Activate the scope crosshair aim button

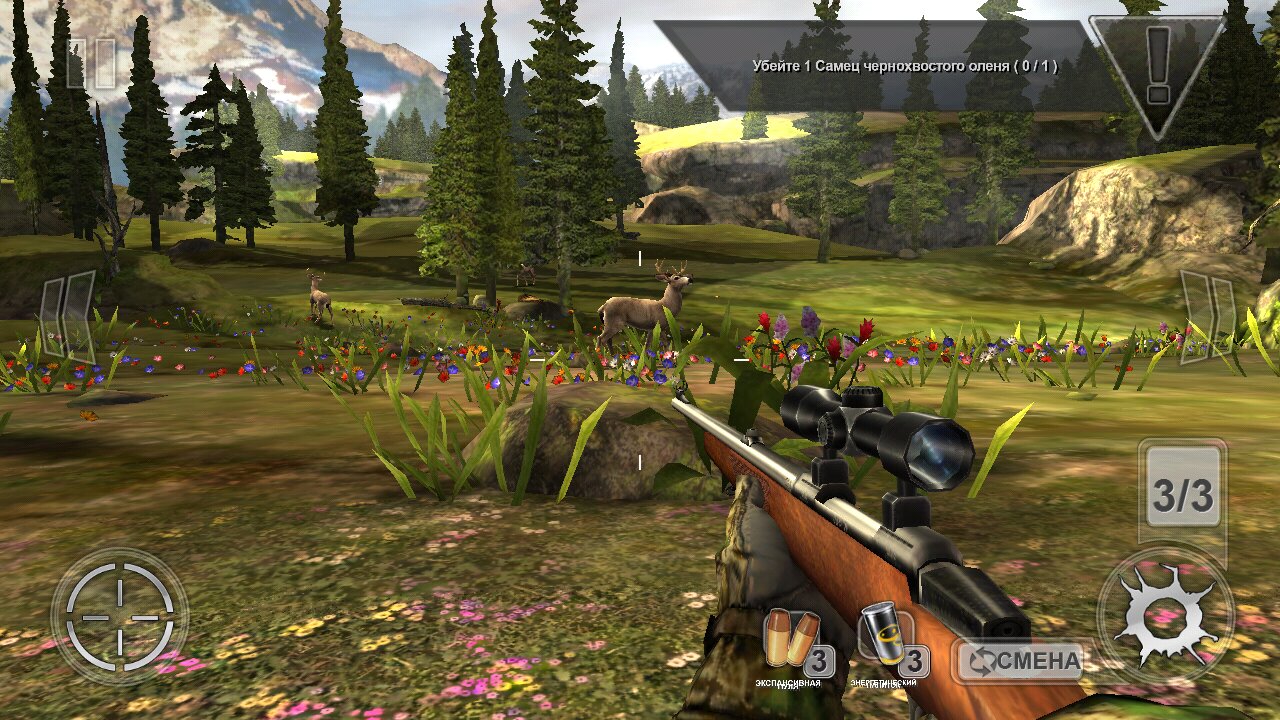(x=119, y=616)
